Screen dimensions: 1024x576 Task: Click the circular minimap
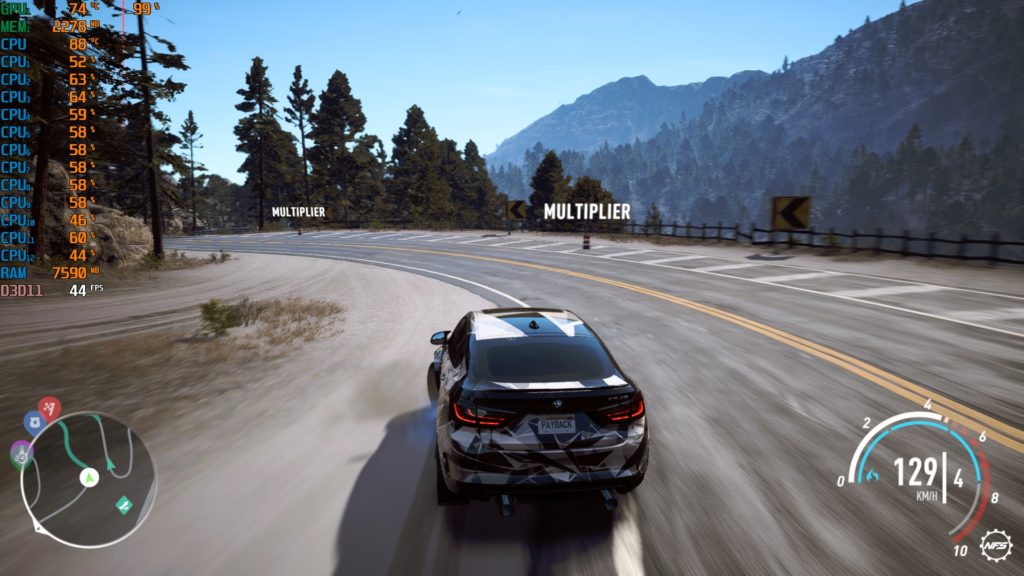coord(88,480)
